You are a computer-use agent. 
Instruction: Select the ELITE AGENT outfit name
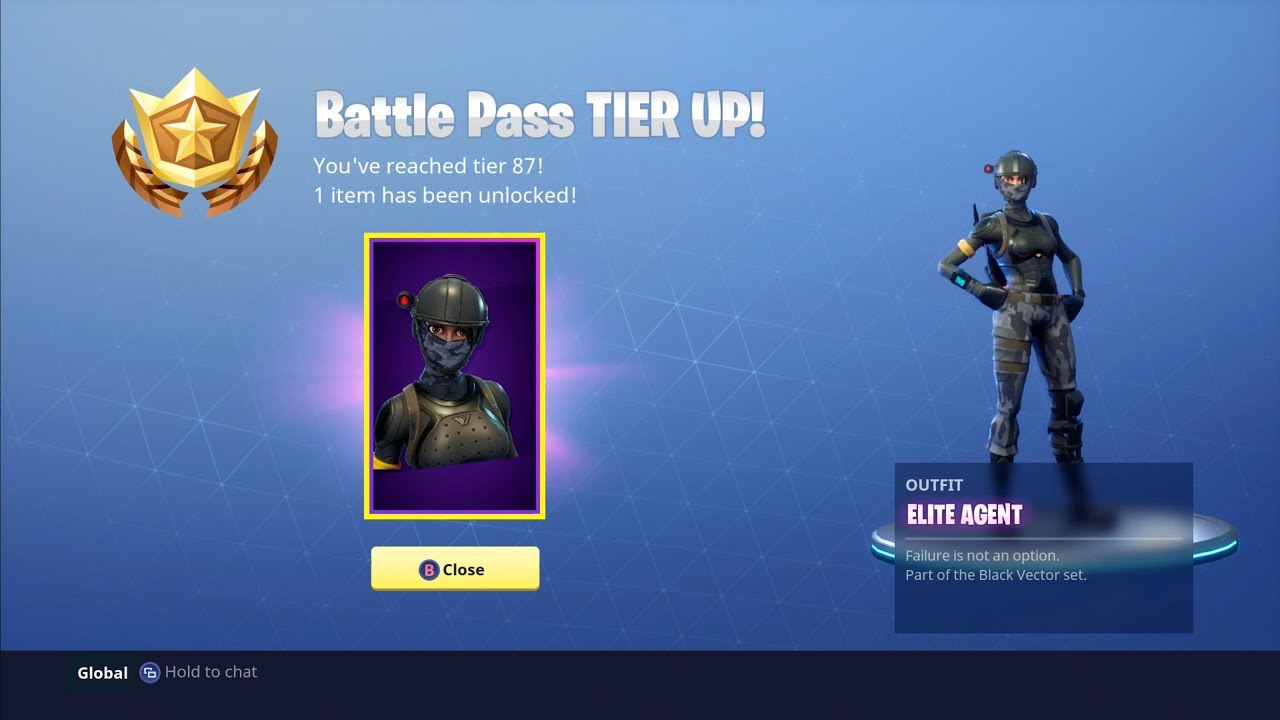coord(964,514)
